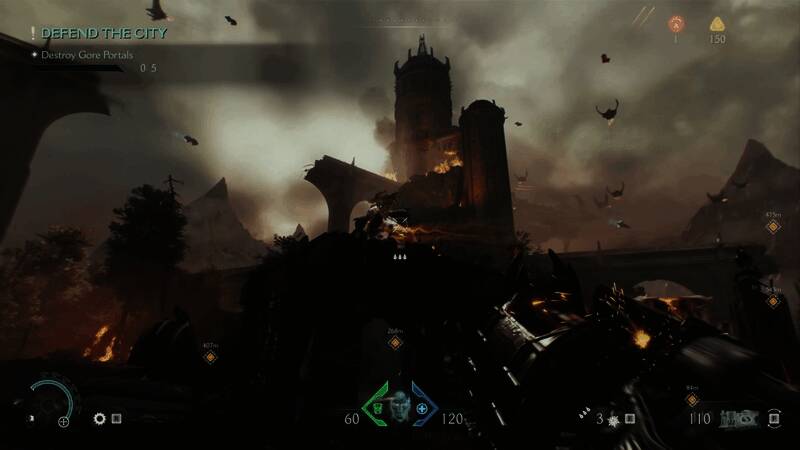Click the red demonic life sigil icon
Image resolution: width=800 pixels, height=450 pixels.
(x=675, y=23)
